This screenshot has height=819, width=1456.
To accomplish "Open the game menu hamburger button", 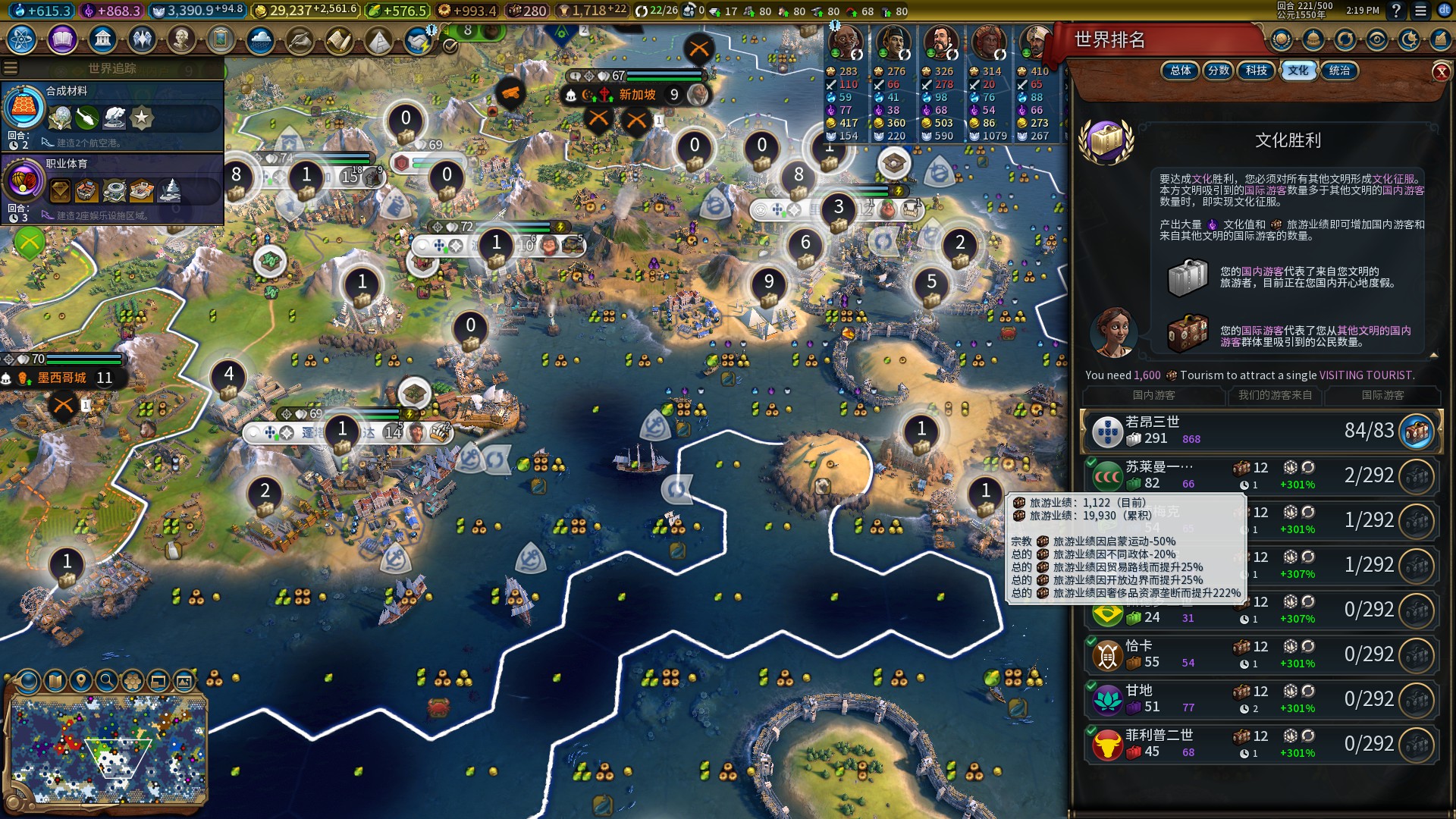I will pos(1420,11).
